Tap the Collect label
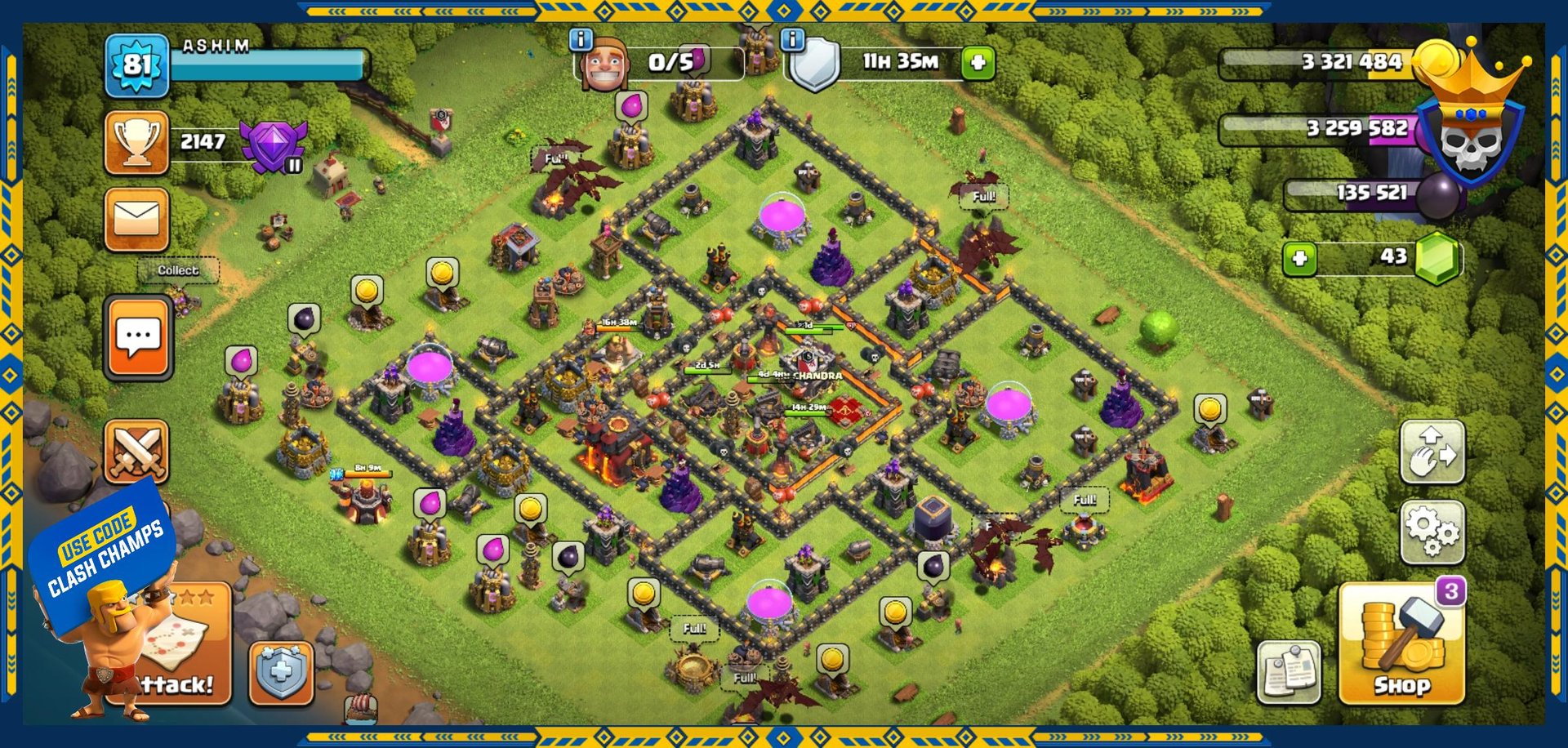 click(178, 270)
